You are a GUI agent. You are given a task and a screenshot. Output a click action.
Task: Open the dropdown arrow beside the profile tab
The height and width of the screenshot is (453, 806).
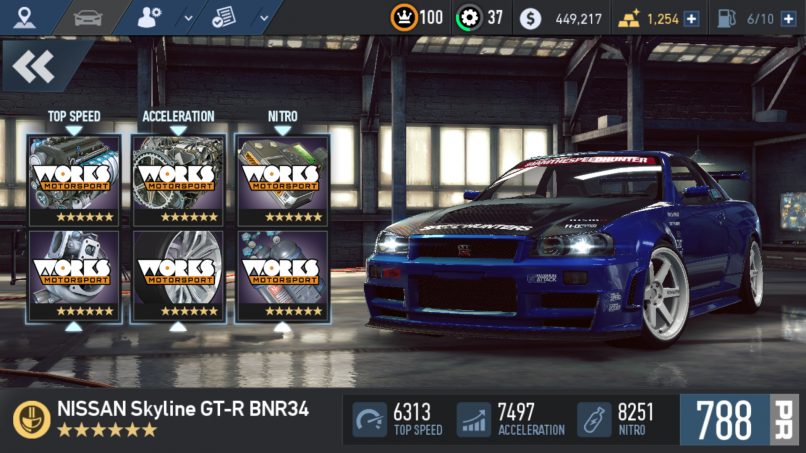[188, 18]
